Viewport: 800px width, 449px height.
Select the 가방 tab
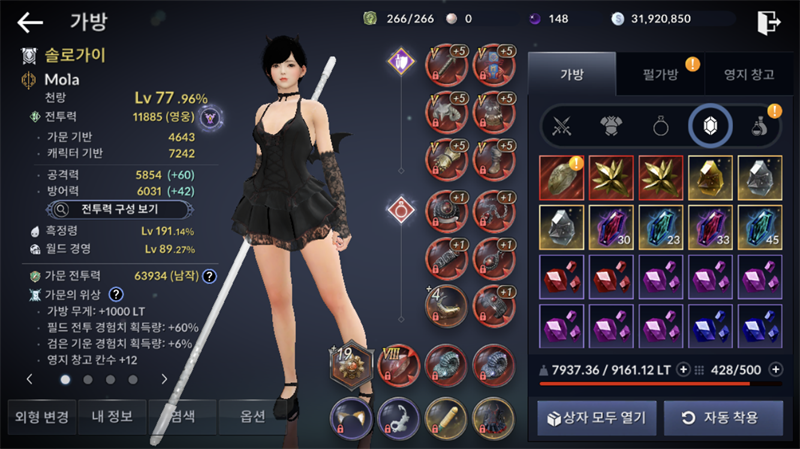(571, 73)
